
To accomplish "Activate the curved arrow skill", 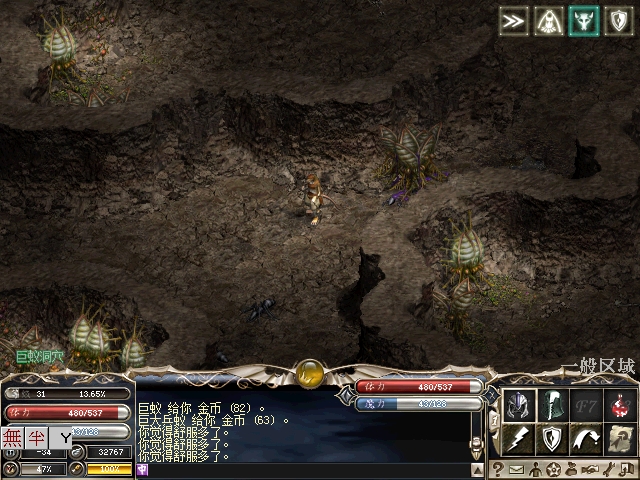I will coord(586,439).
